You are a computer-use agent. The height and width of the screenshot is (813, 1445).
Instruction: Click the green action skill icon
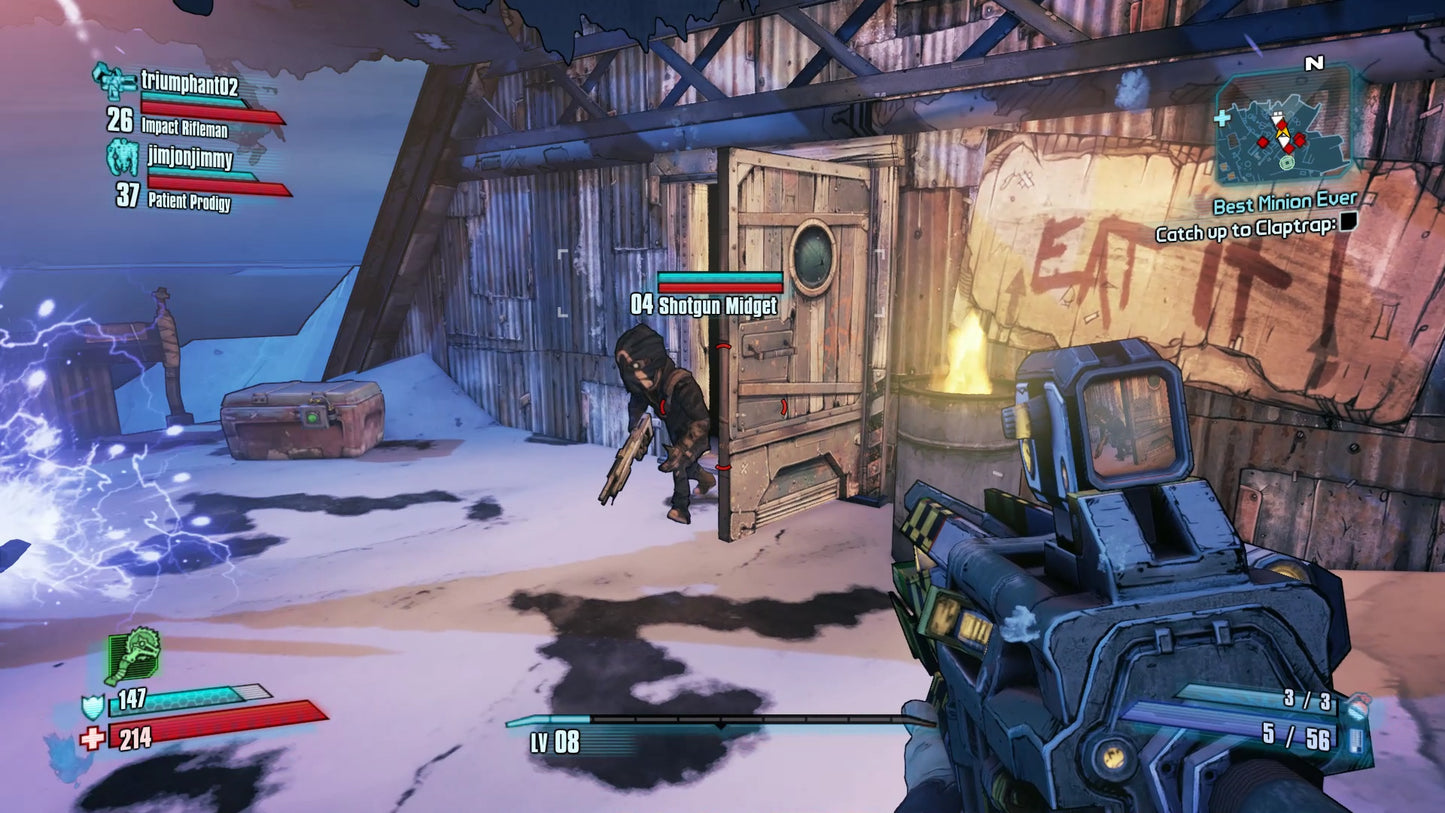click(133, 656)
